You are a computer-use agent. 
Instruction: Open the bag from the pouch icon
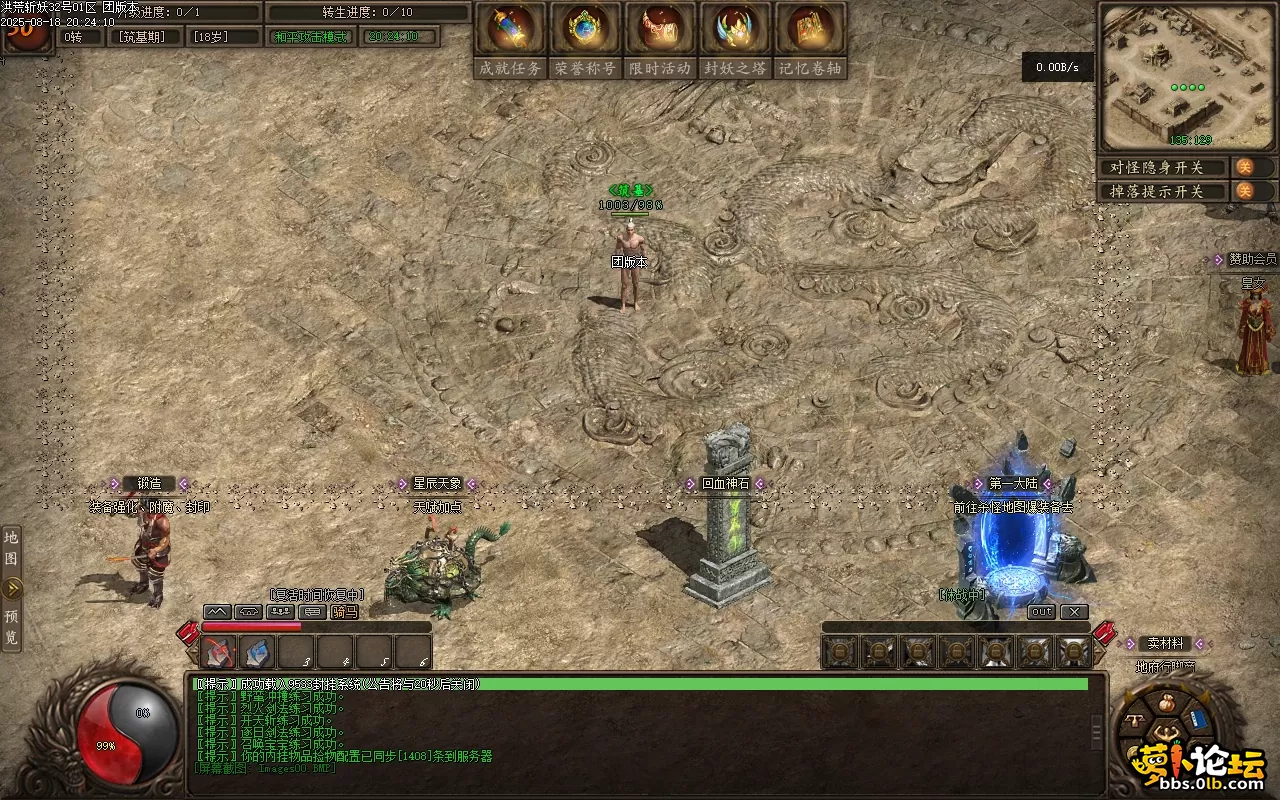click(x=1165, y=702)
